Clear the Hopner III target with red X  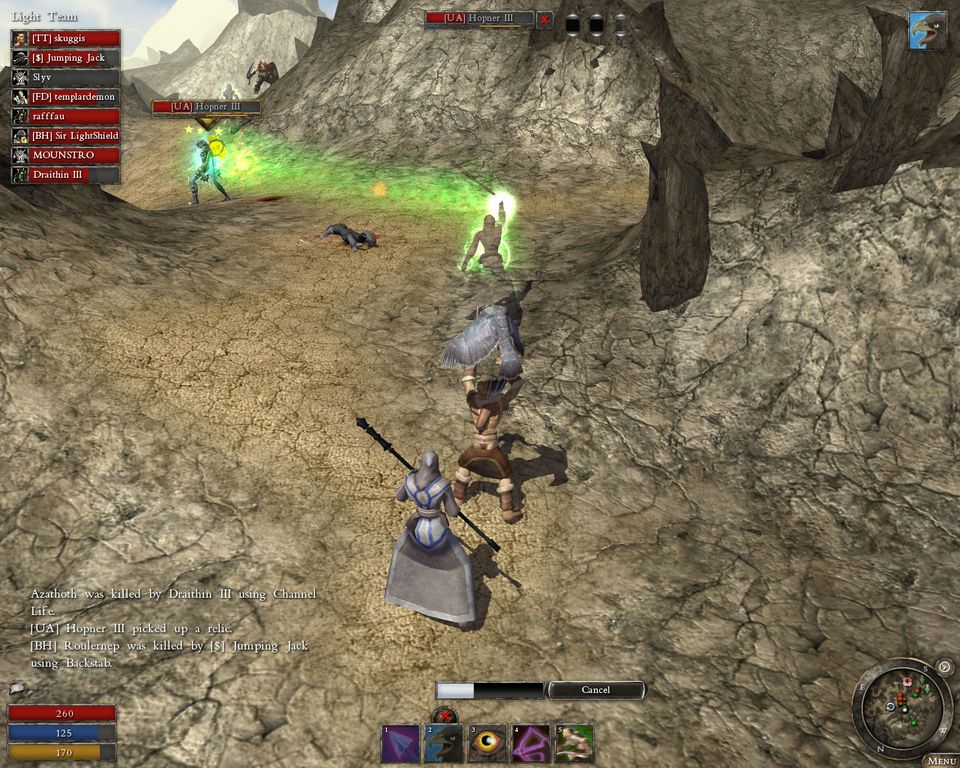pyautogui.click(x=544, y=19)
